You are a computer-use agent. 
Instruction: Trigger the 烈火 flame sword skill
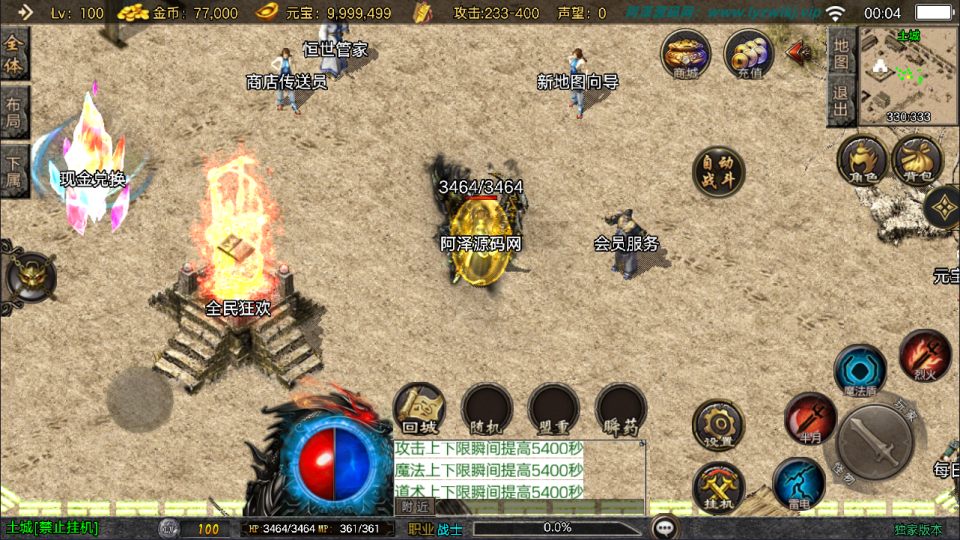[924, 354]
